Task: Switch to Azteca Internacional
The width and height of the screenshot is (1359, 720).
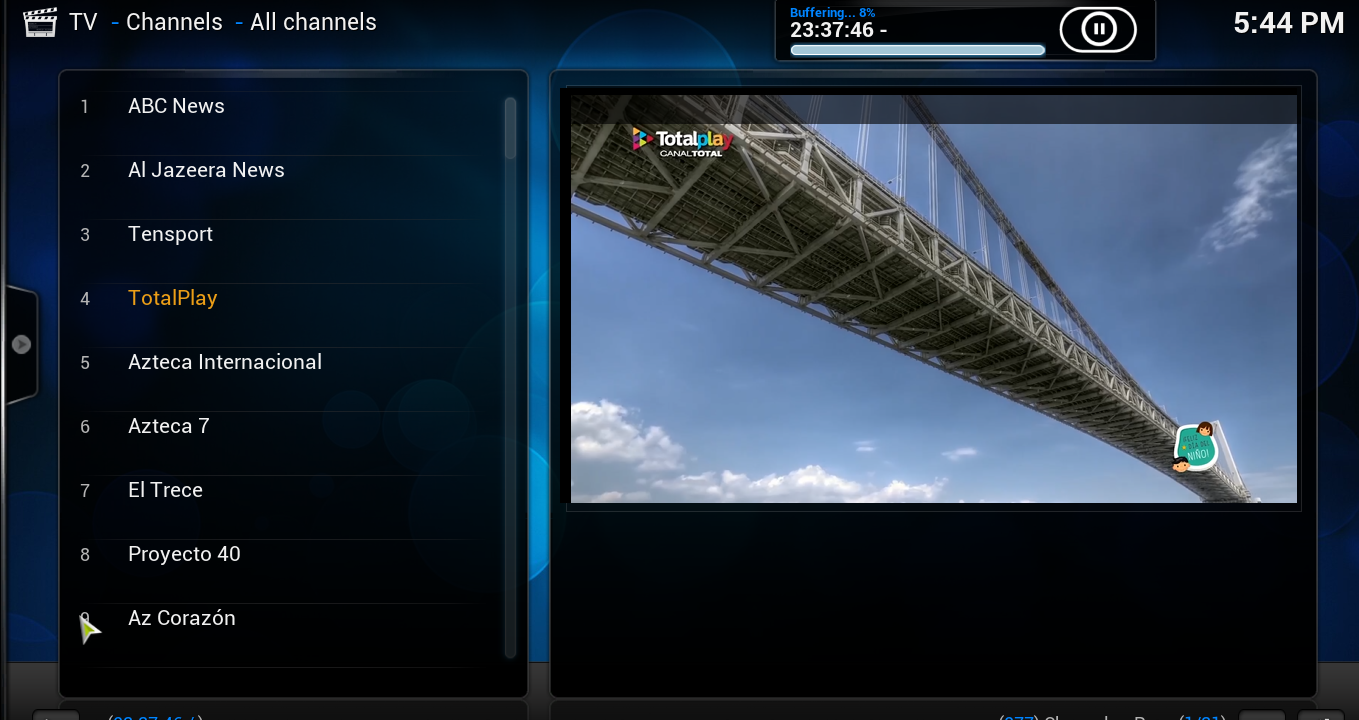Action: [224, 362]
